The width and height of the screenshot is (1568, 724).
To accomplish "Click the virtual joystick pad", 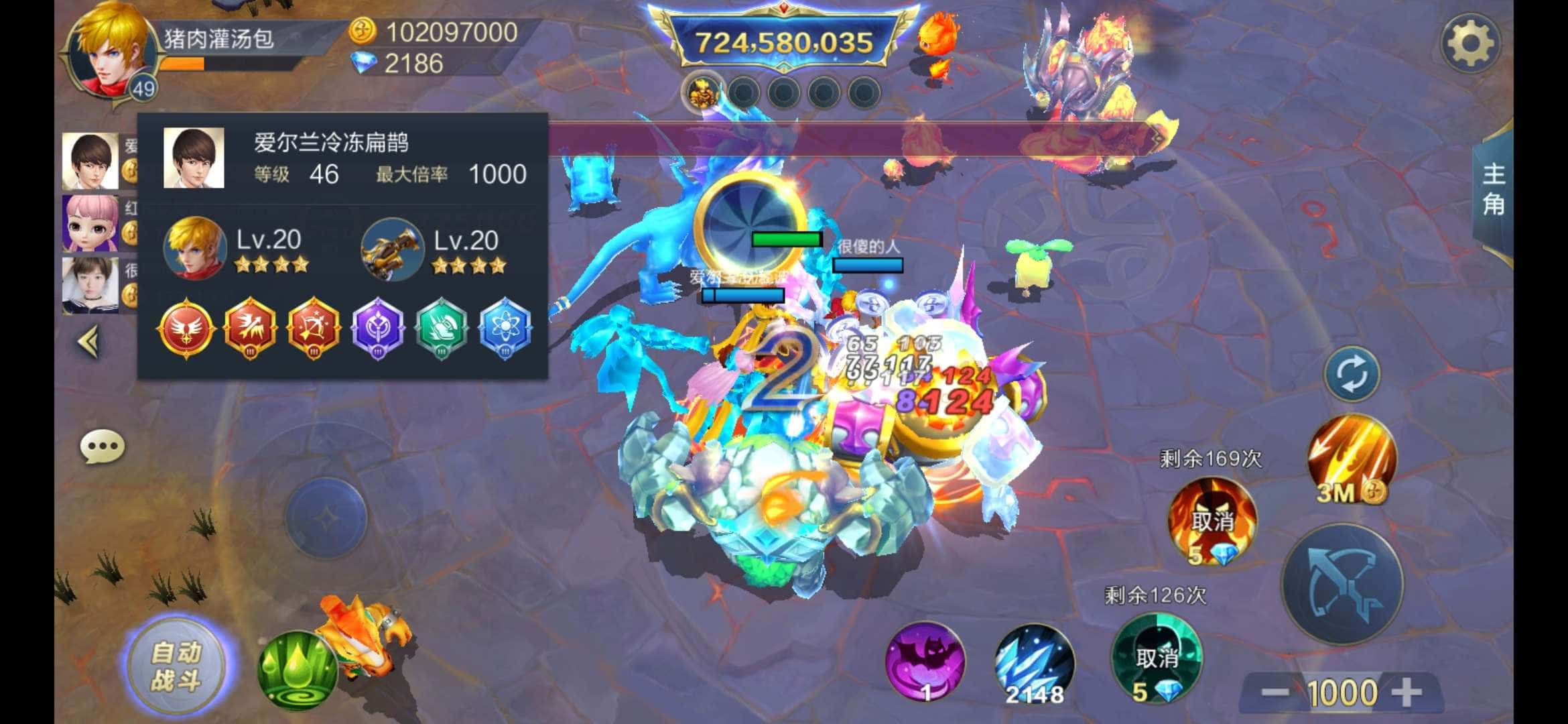I will (326, 518).
